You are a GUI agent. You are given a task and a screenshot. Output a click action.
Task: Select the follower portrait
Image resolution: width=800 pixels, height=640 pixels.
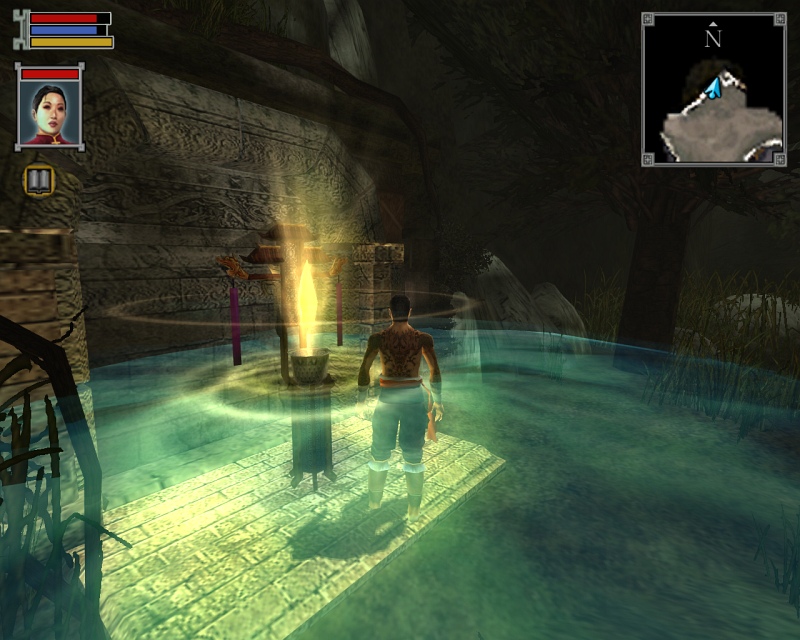(50, 112)
